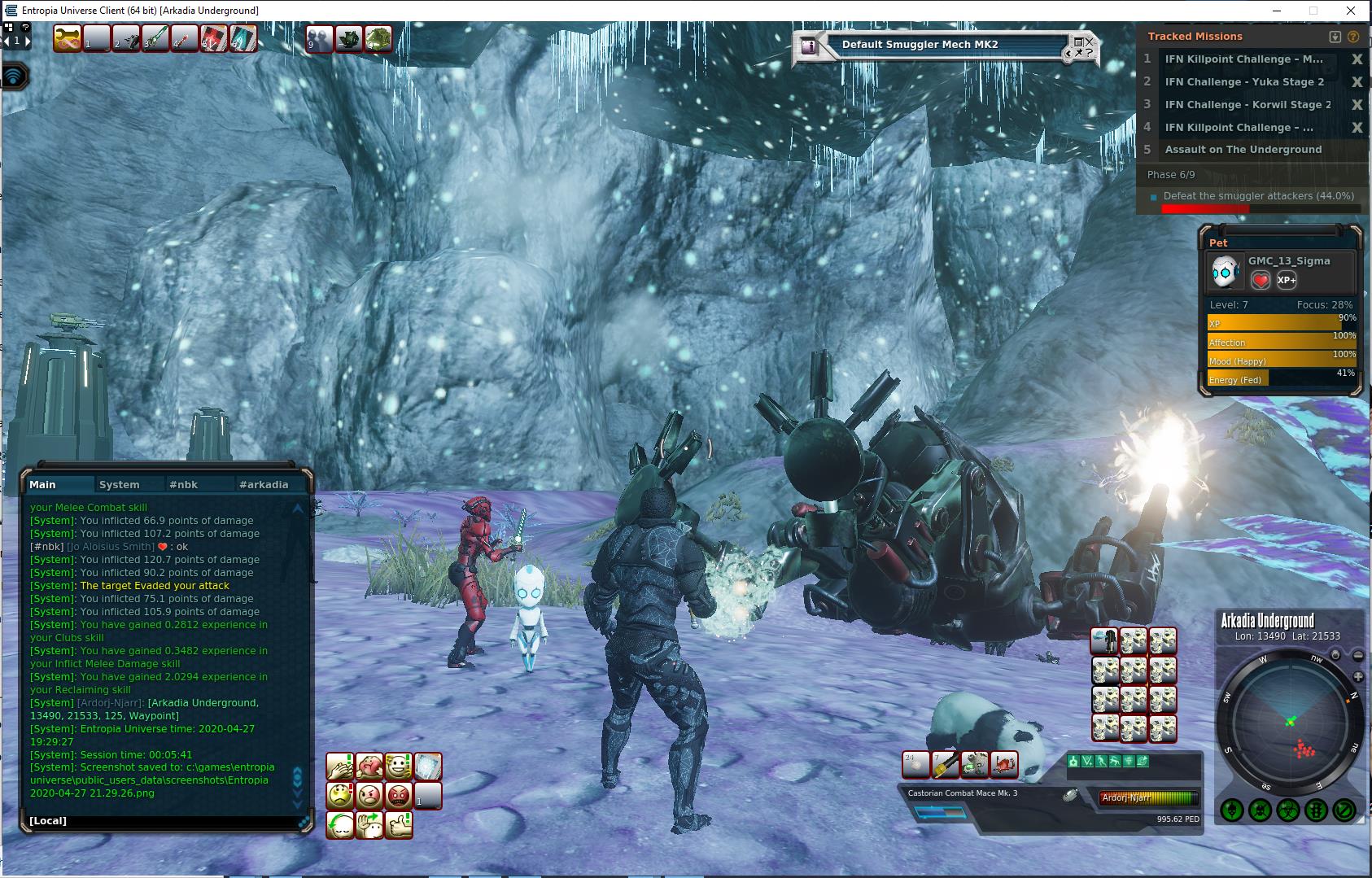Click the Local chat input field
1372x878 pixels.
(163, 820)
